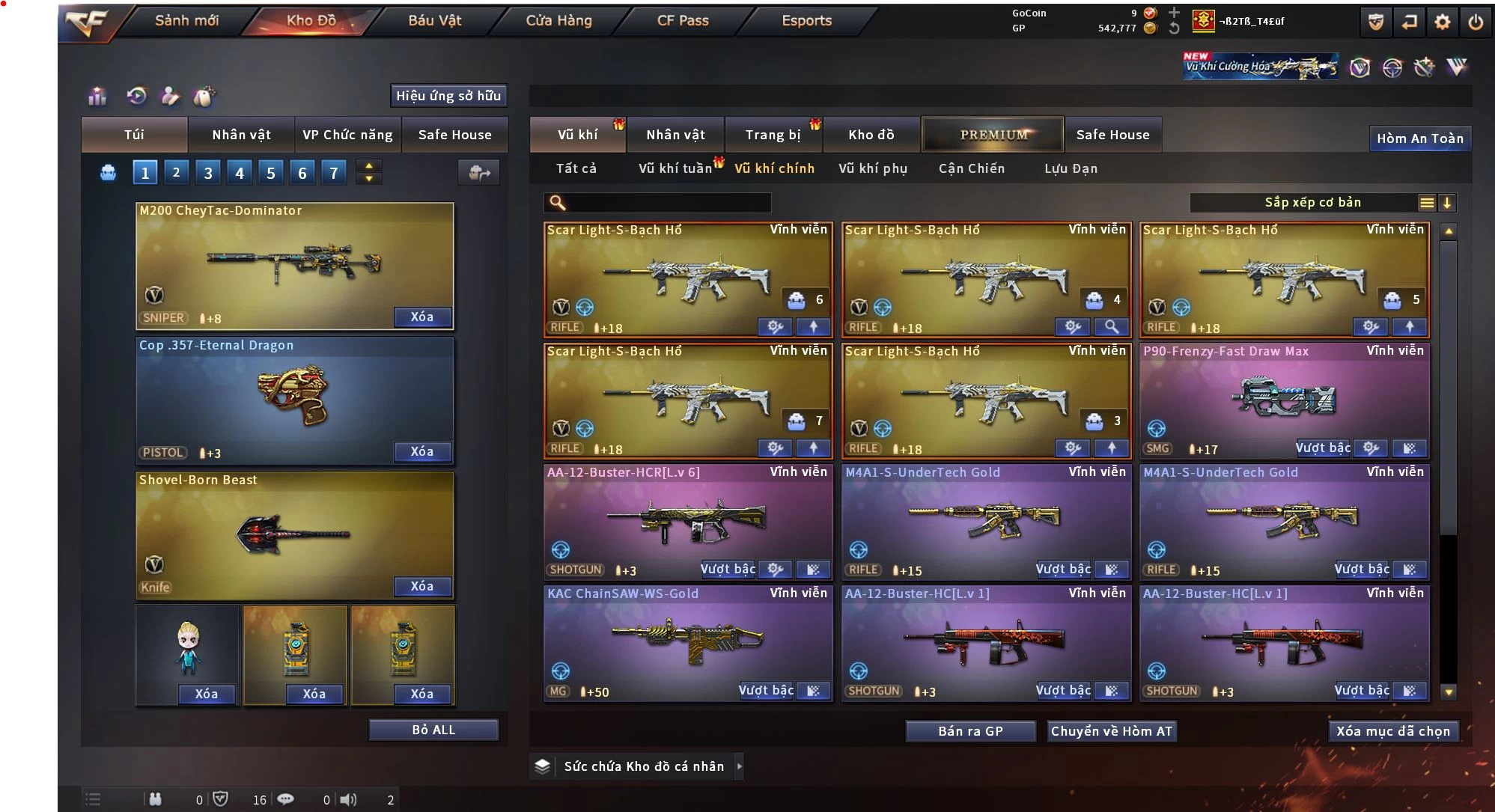Image resolution: width=1495 pixels, height=812 pixels.
Task: Remove the M200 CheyTac-Dominator with Xóa
Action: coord(422,317)
